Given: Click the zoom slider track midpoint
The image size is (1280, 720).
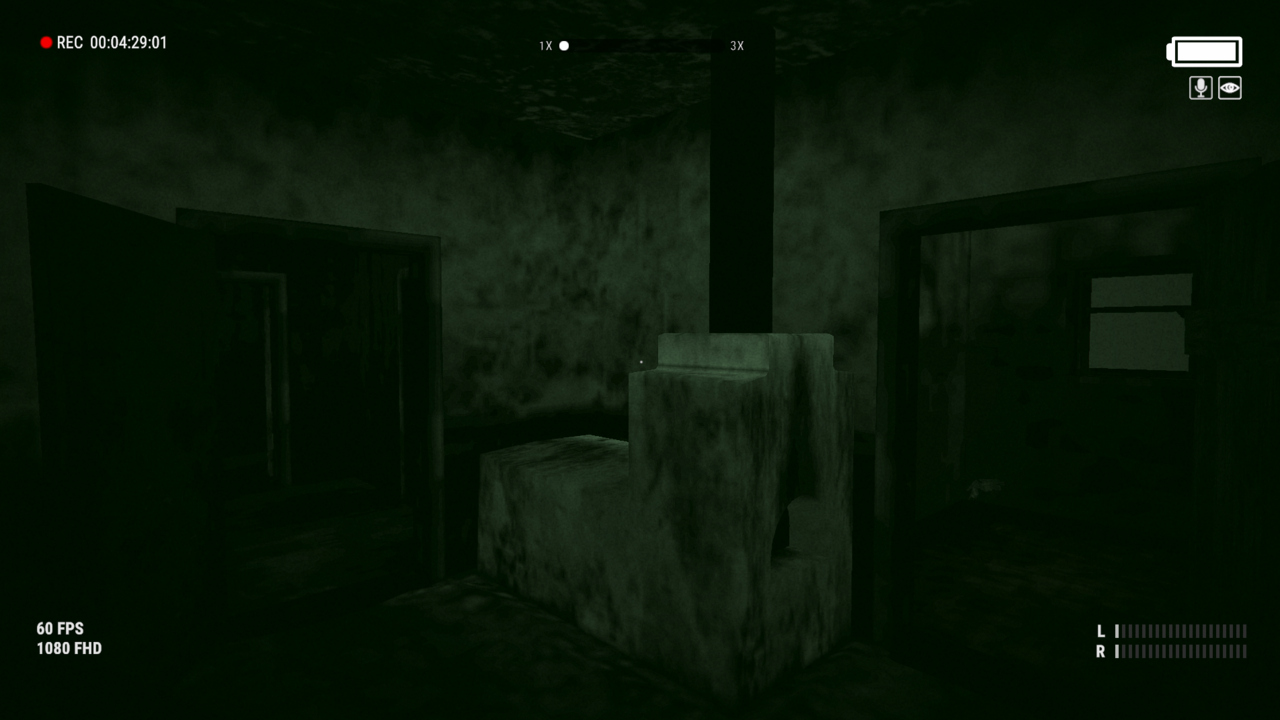Looking at the screenshot, I should [640, 45].
